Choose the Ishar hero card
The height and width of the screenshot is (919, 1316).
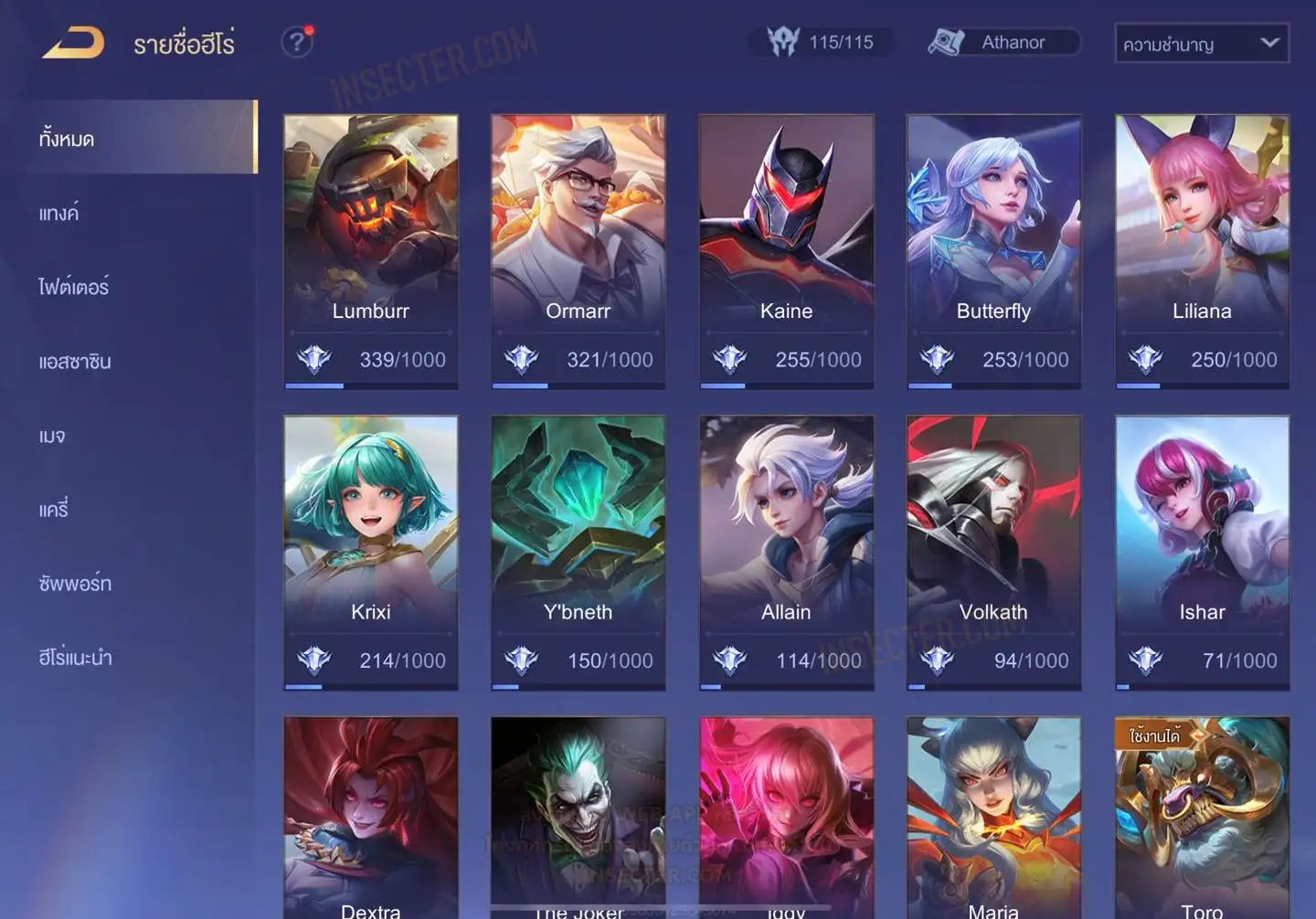1202,539
